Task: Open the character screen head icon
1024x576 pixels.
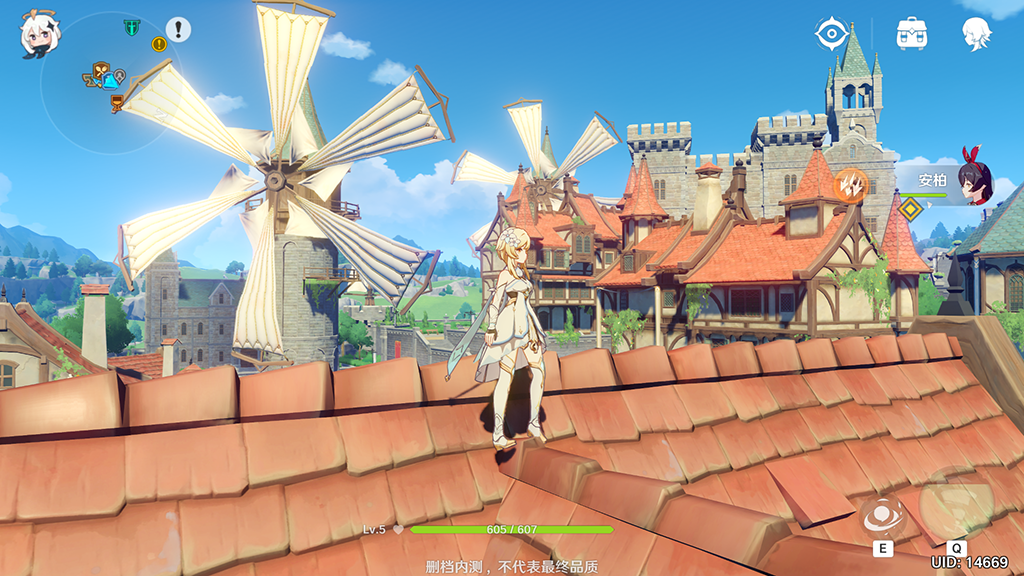Action: tap(976, 34)
